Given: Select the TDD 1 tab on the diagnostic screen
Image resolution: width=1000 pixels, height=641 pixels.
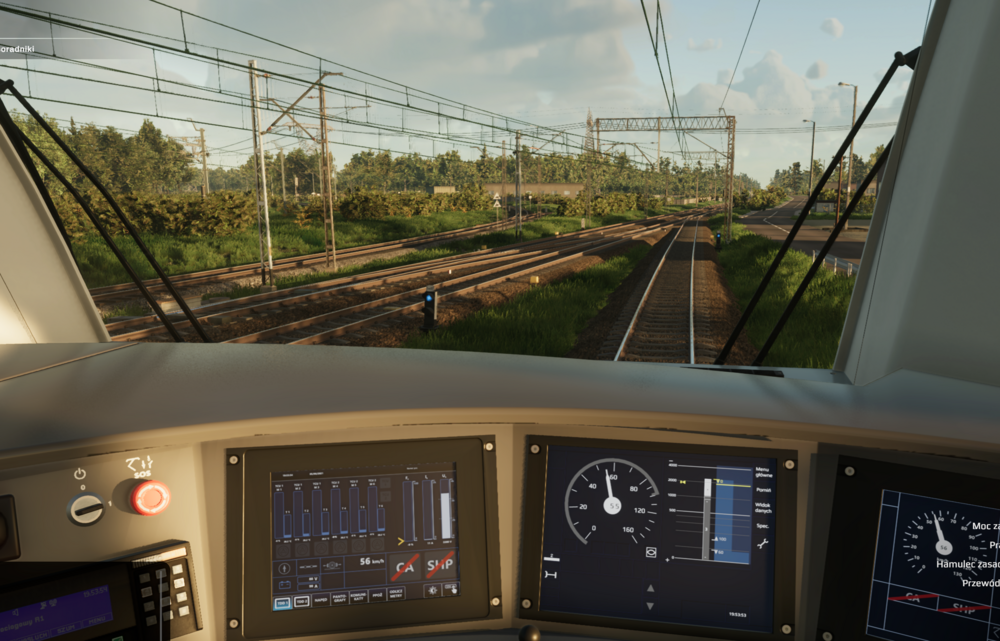Looking at the screenshot, I should pyautogui.click(x=282, y=603).
